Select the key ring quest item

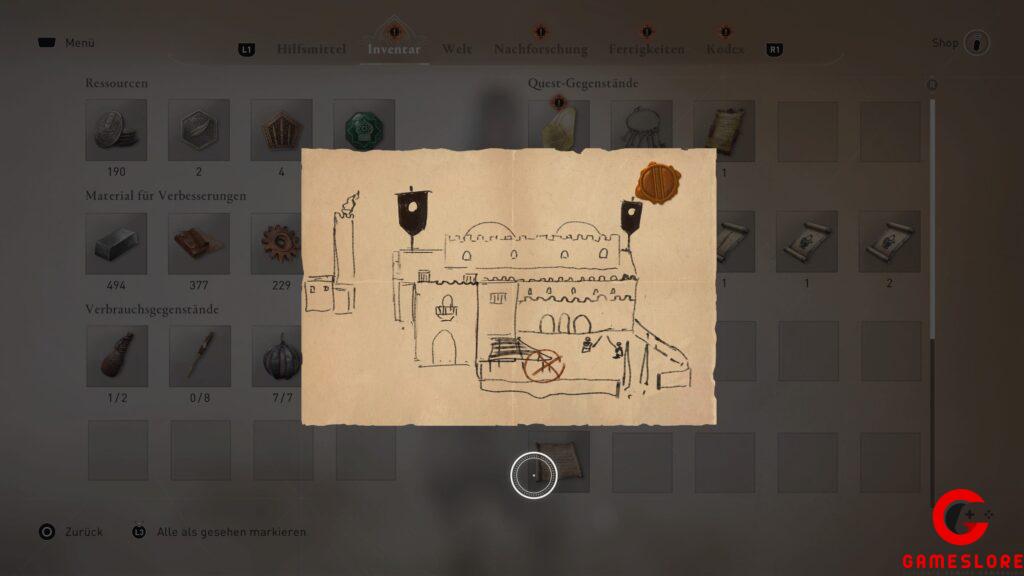point(641,129)
